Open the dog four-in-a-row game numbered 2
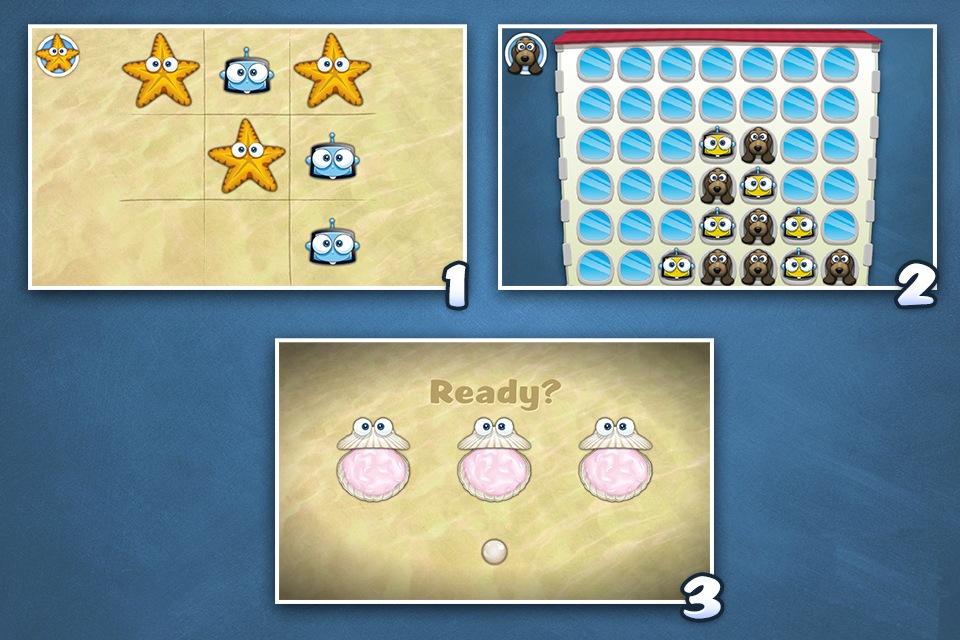Image resolution: width=960 pixels, height=640 pixels. click(x=716, y=157)
